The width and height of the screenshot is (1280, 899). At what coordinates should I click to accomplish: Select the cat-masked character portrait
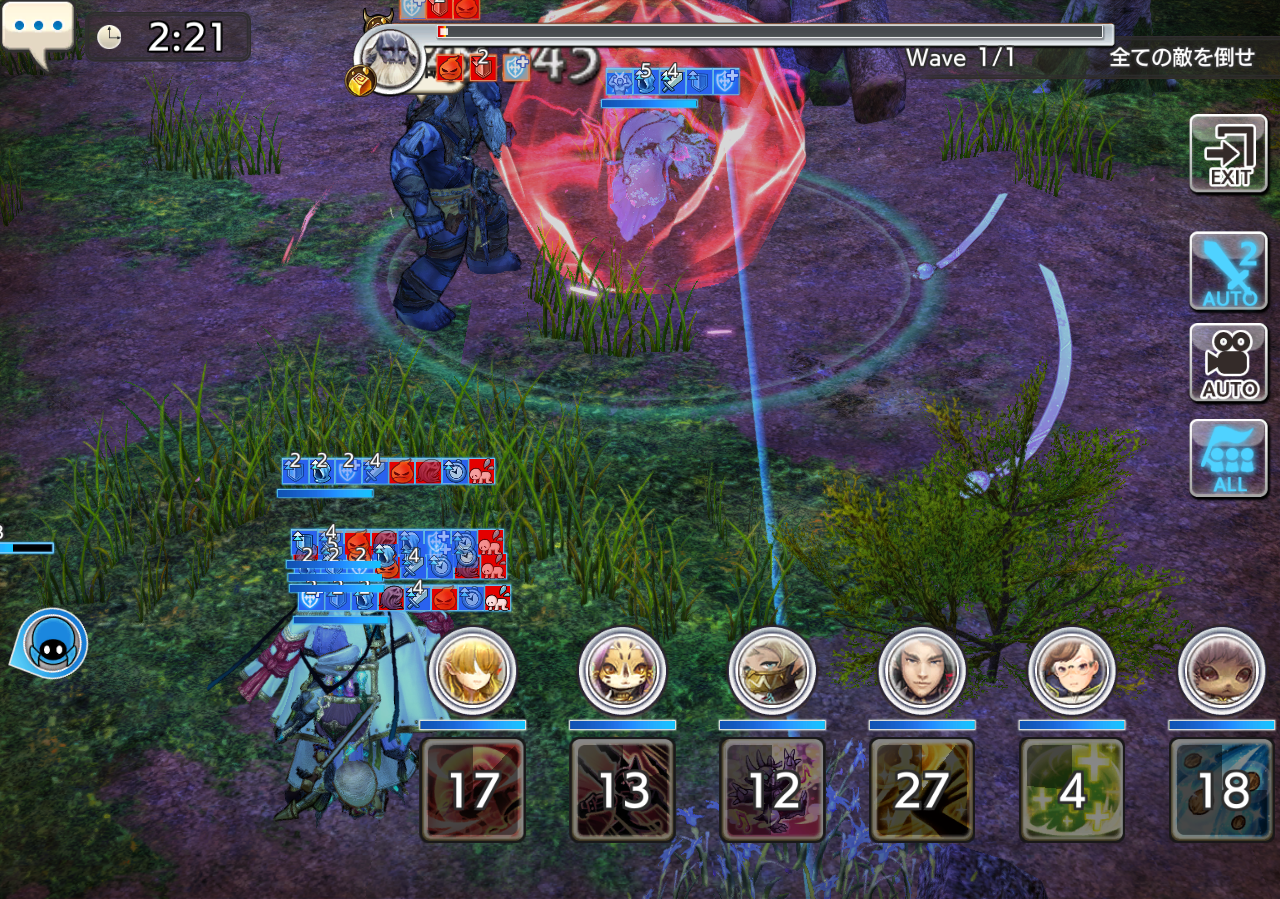coord(622,671)
